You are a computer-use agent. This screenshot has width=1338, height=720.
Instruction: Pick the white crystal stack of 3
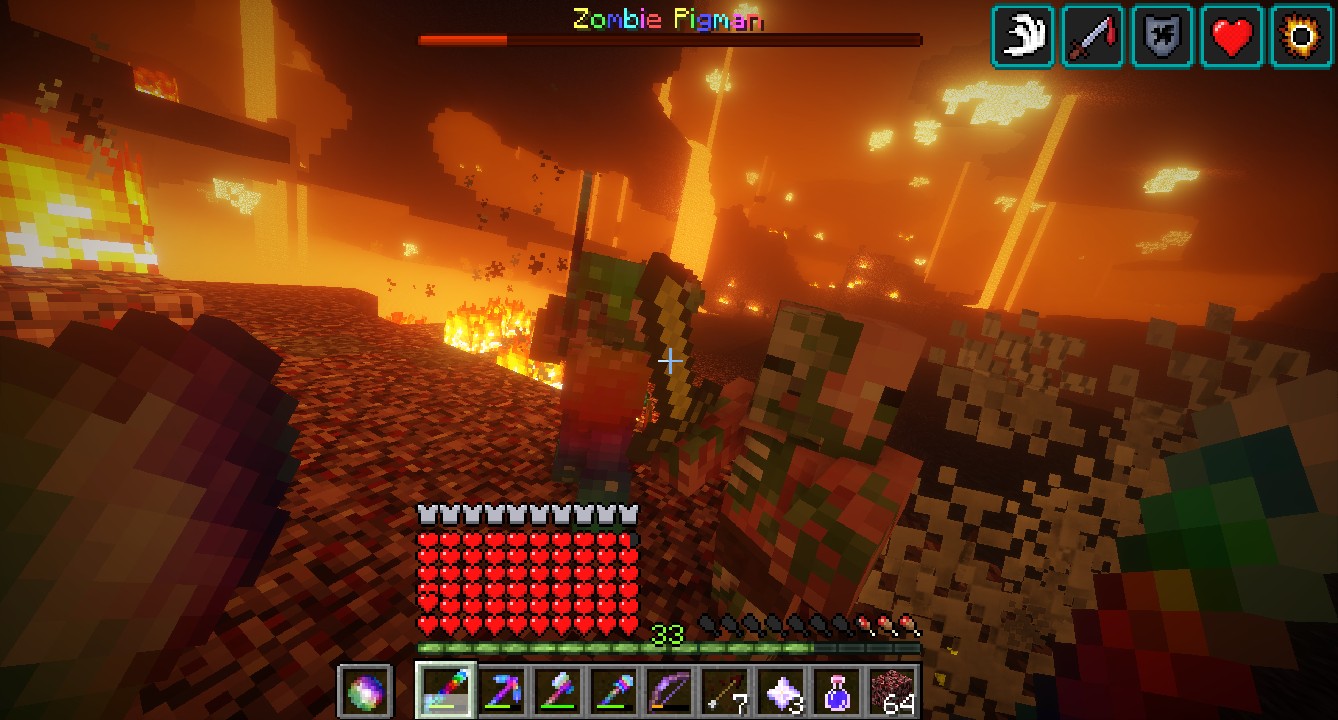(x=780, y=690)
